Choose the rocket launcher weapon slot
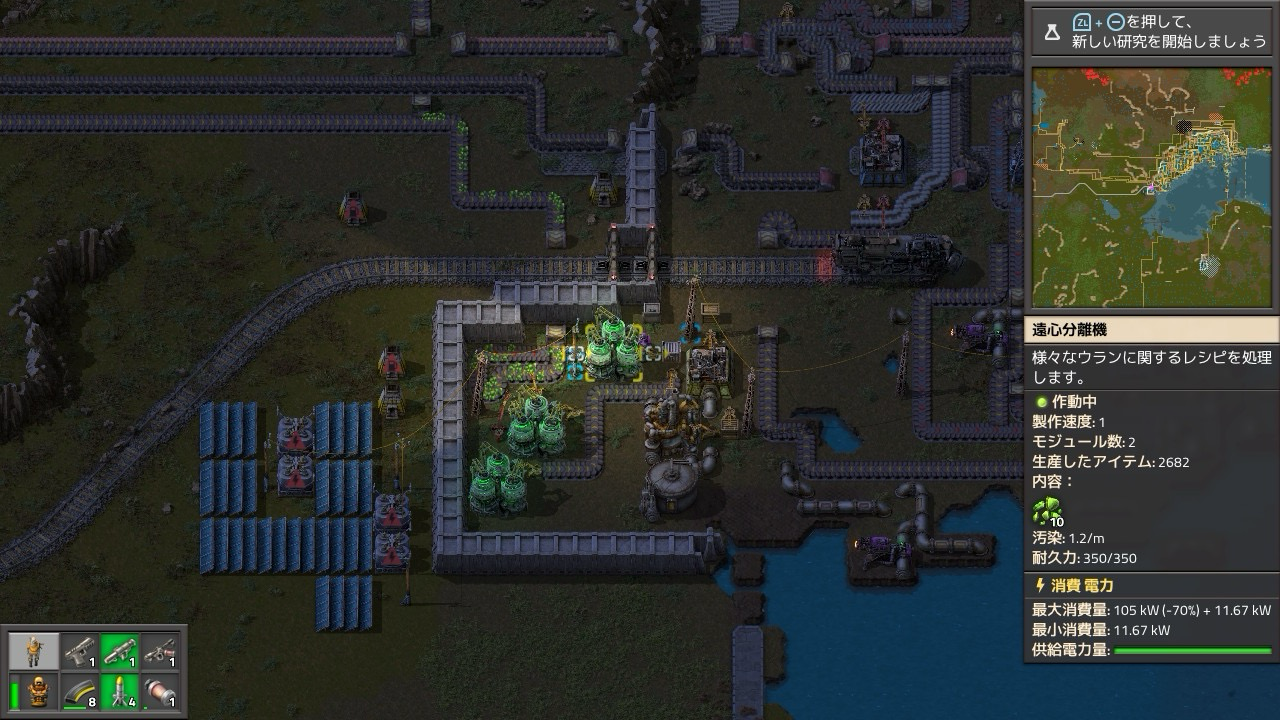Screen dimensions: 1280x720 119,652
